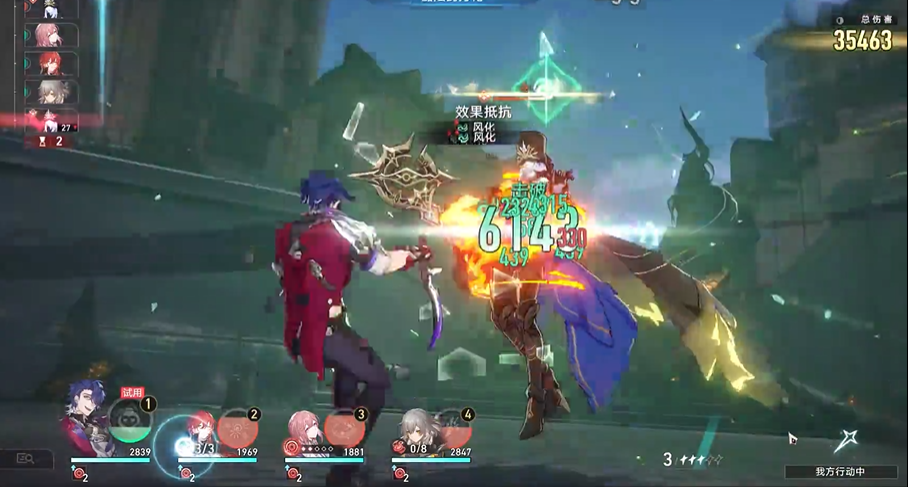Click the red-haired portrait in turn order
This screenshot has height=487, width=908.
50,63
